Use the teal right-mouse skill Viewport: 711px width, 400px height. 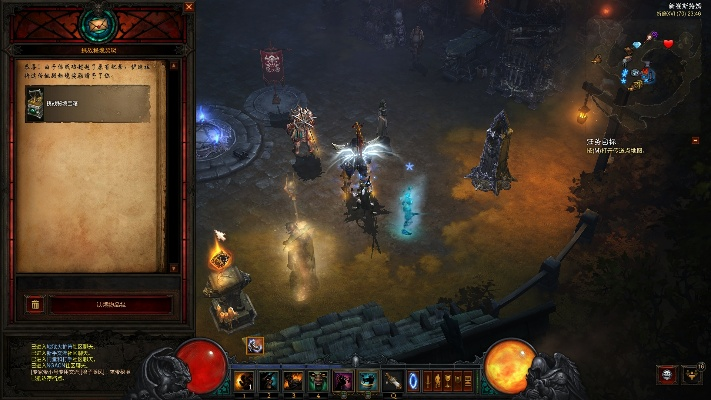pyautogui.click(x=367, y=380)
